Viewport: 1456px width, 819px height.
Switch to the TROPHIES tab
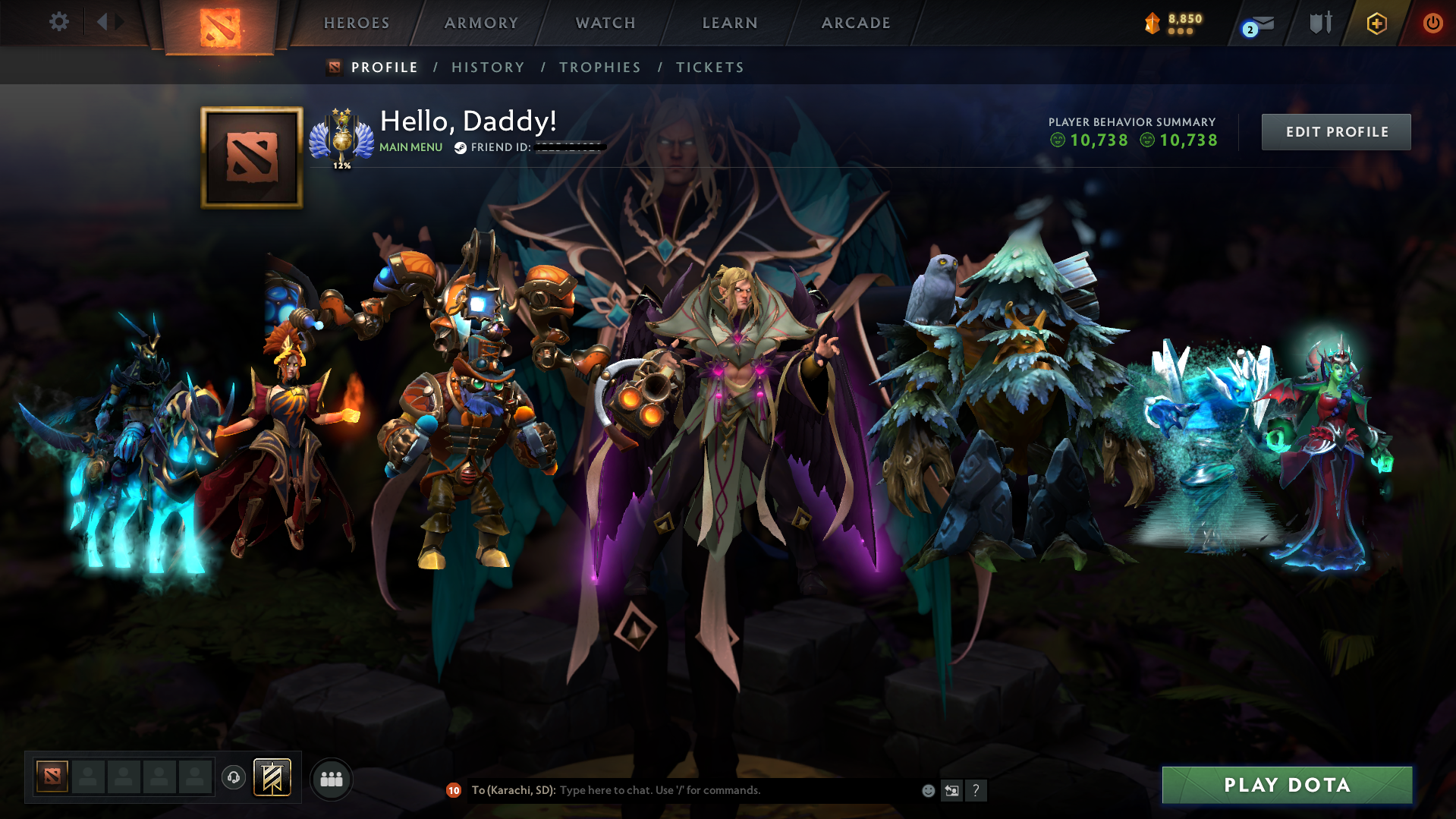[599, 67]
